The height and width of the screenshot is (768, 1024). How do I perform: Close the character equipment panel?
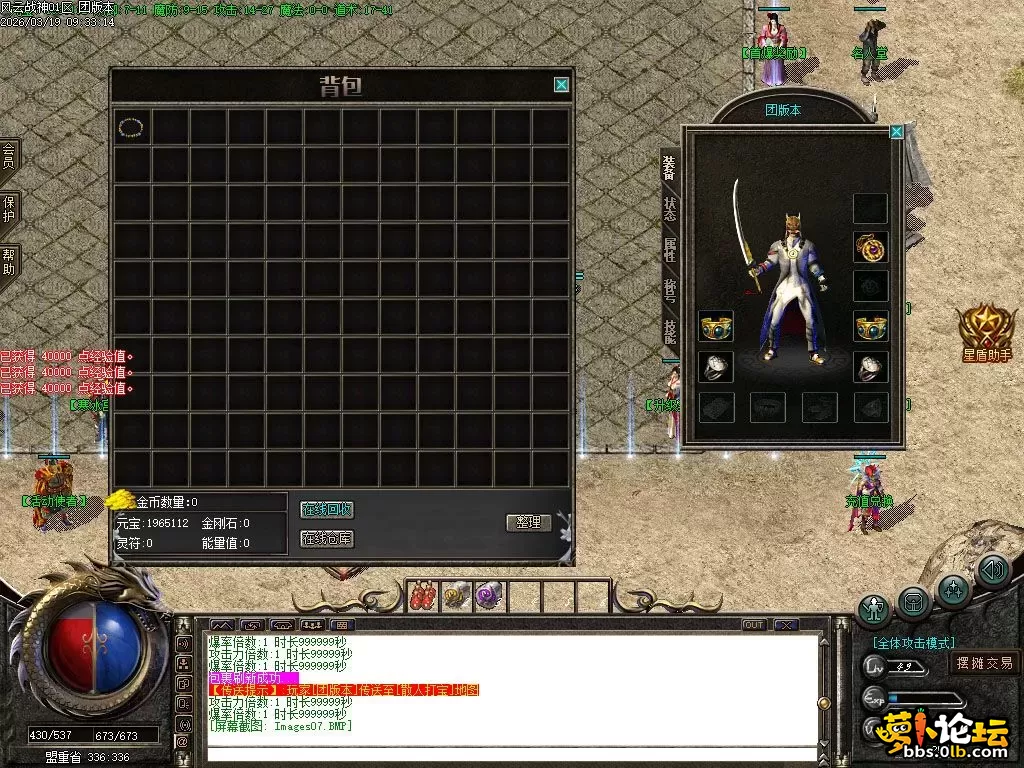pyautogui.click(x=896, y=131)
